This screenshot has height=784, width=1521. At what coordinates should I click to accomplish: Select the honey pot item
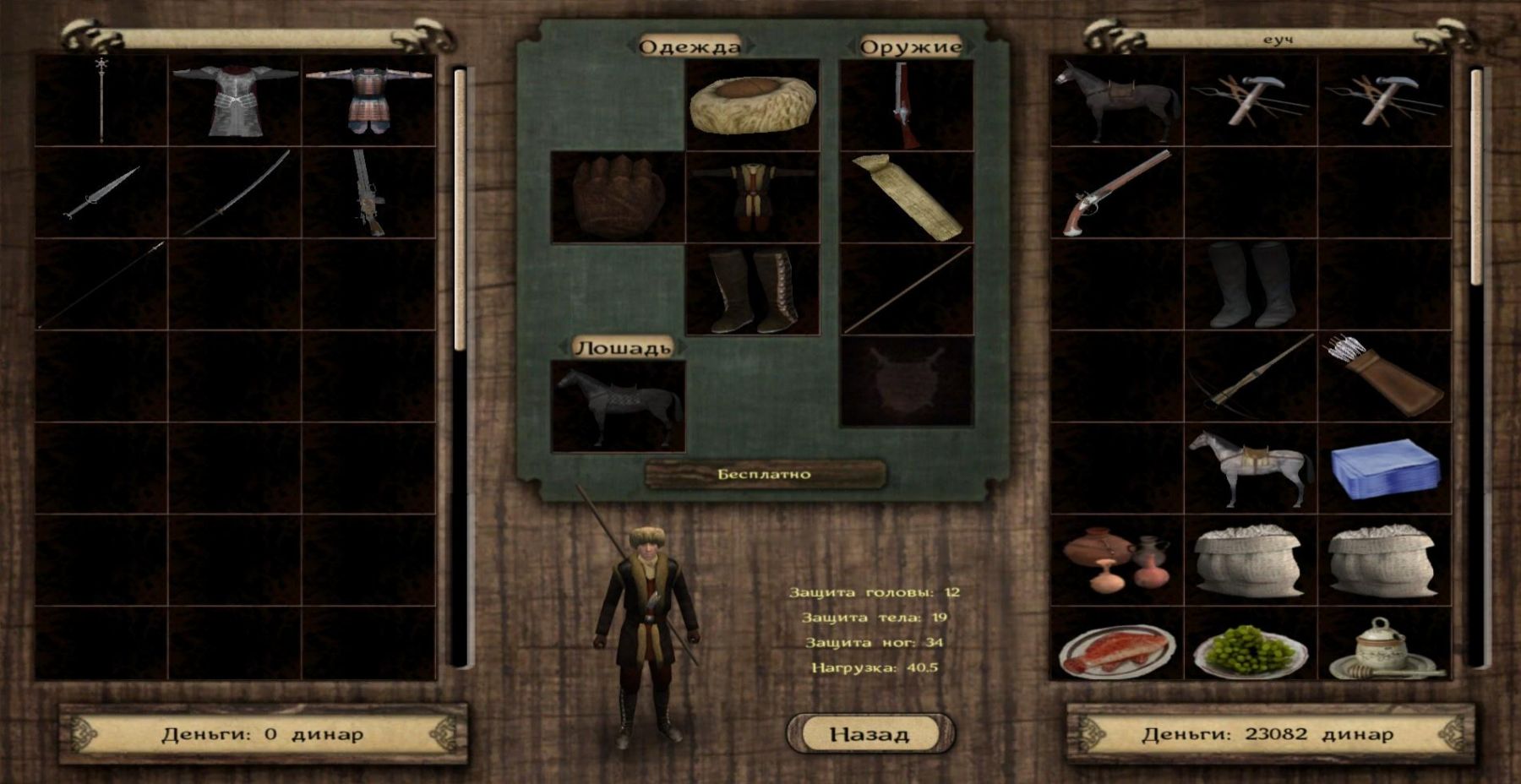pos(1384,651)
